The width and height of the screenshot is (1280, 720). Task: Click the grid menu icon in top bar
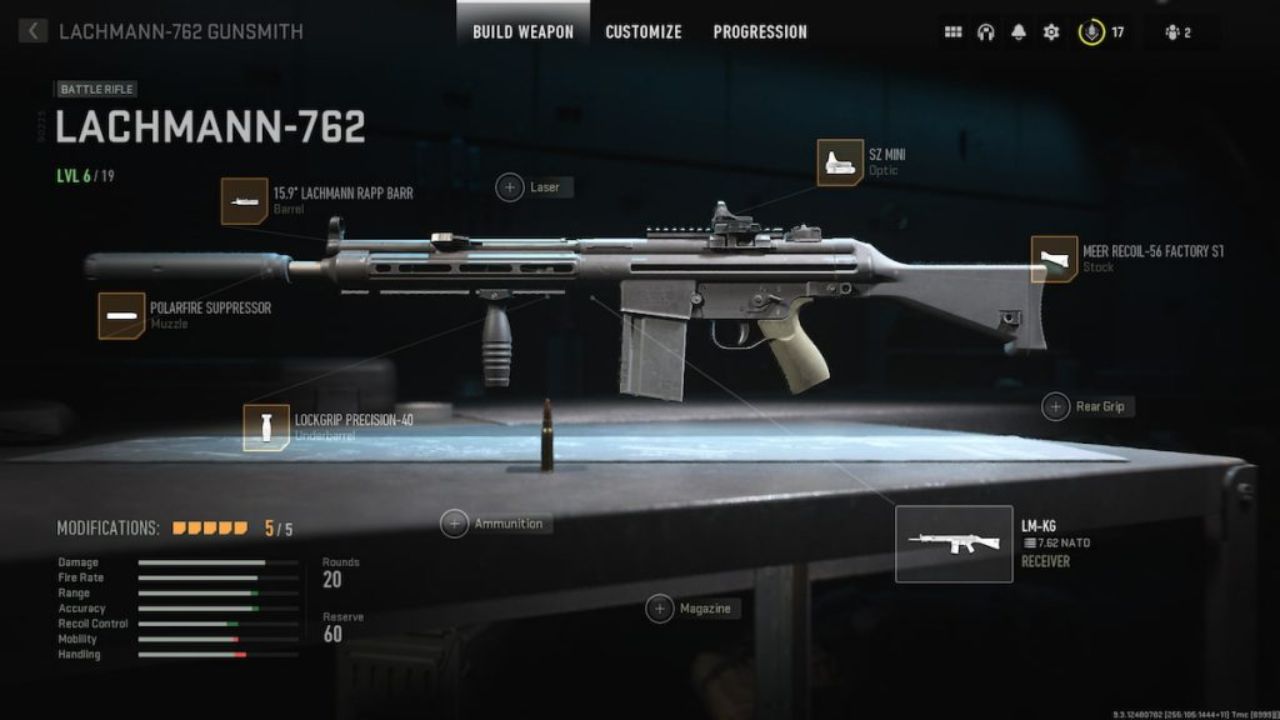pyautogui.click(x=954, y=31)
